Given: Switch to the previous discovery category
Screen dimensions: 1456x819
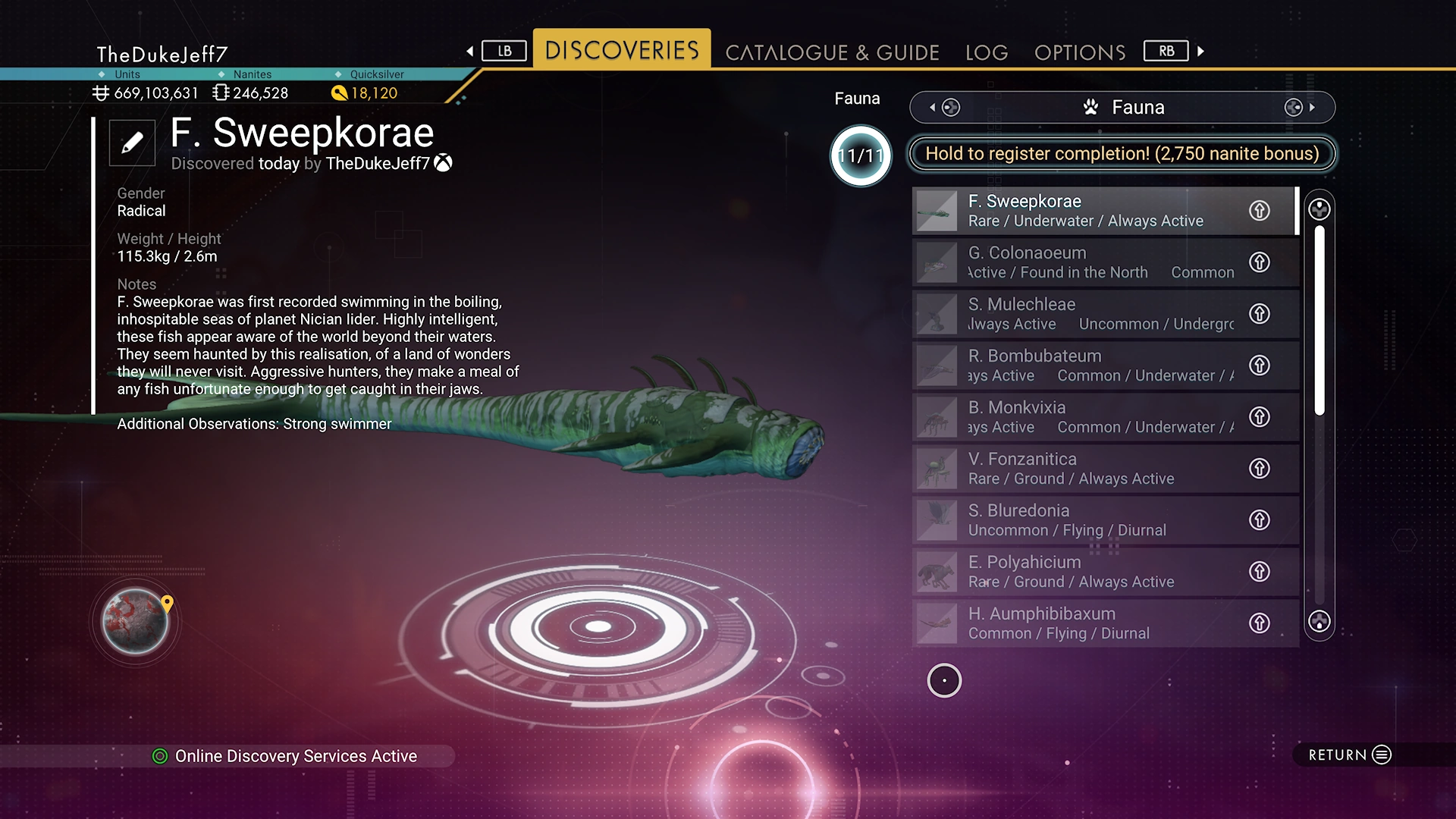Looking at the screenshot, I should (944, 108).
